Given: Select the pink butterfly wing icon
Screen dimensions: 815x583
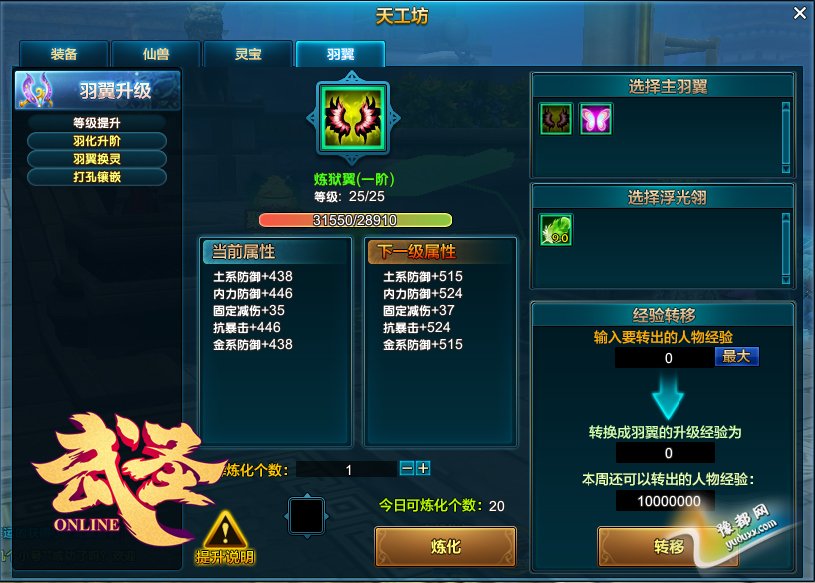Looking at the screenshot, I should (595, 120).
